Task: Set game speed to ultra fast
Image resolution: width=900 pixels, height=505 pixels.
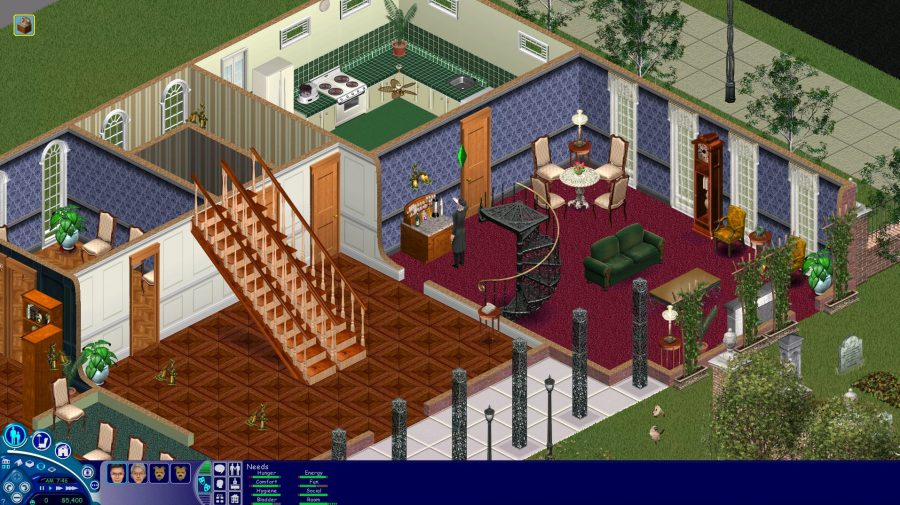Action: [69, 489]
